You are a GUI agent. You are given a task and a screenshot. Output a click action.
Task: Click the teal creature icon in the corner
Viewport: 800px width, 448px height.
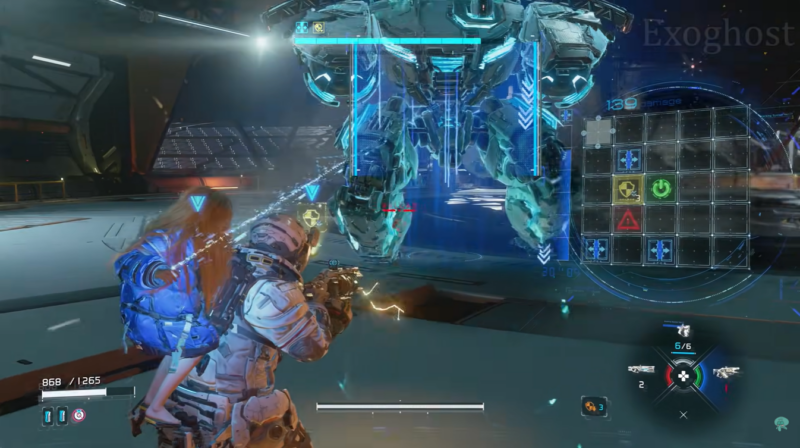(x=780, y=424)
